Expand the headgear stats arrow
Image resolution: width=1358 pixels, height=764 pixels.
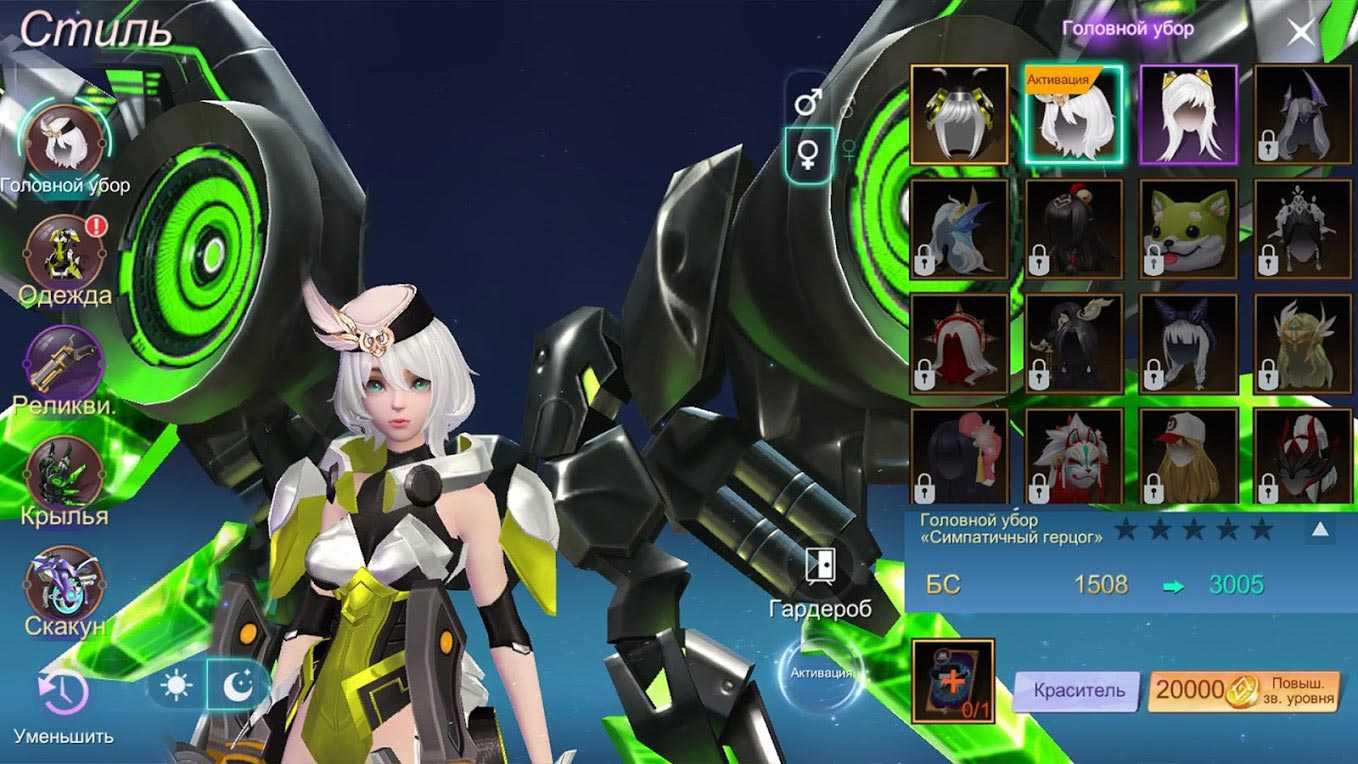click(x=1320, y=529)
